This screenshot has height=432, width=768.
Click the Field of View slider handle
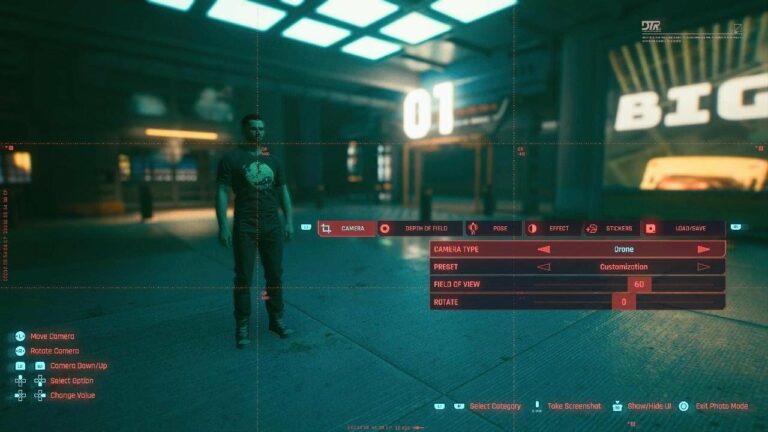[x=639, y=284]
